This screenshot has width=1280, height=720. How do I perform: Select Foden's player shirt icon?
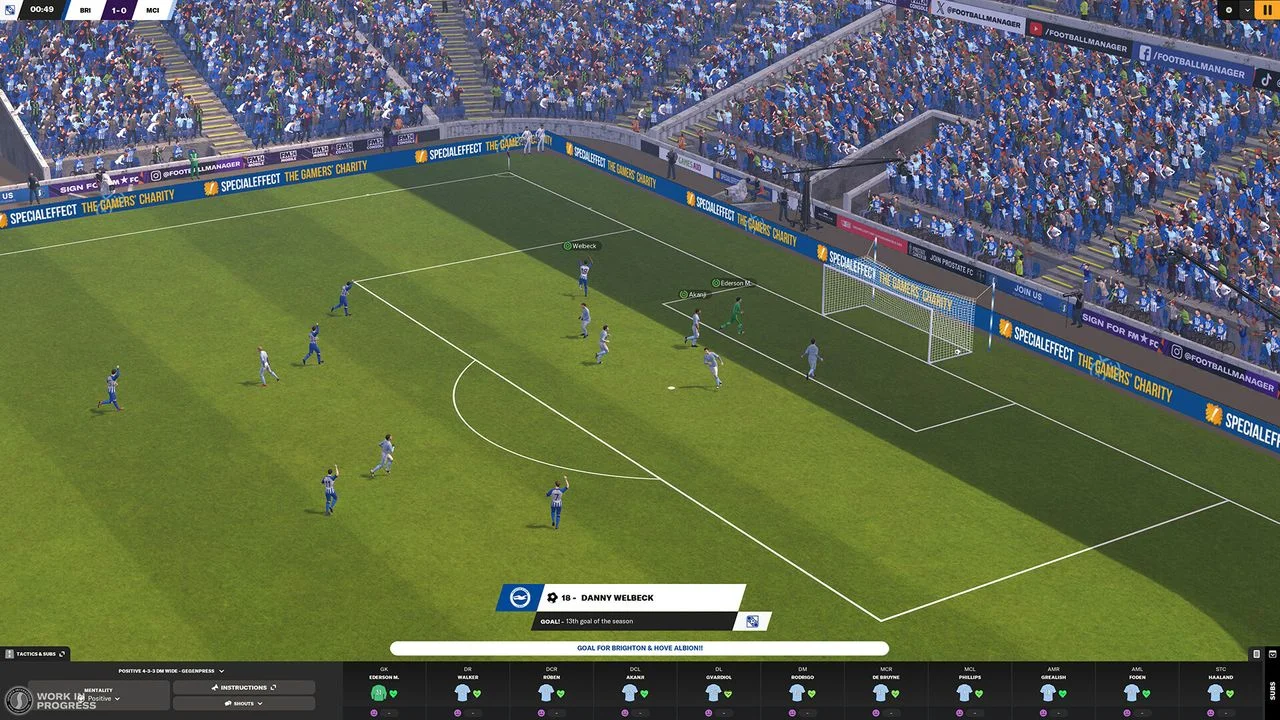pyautogui.click(x=1133, y=692)
